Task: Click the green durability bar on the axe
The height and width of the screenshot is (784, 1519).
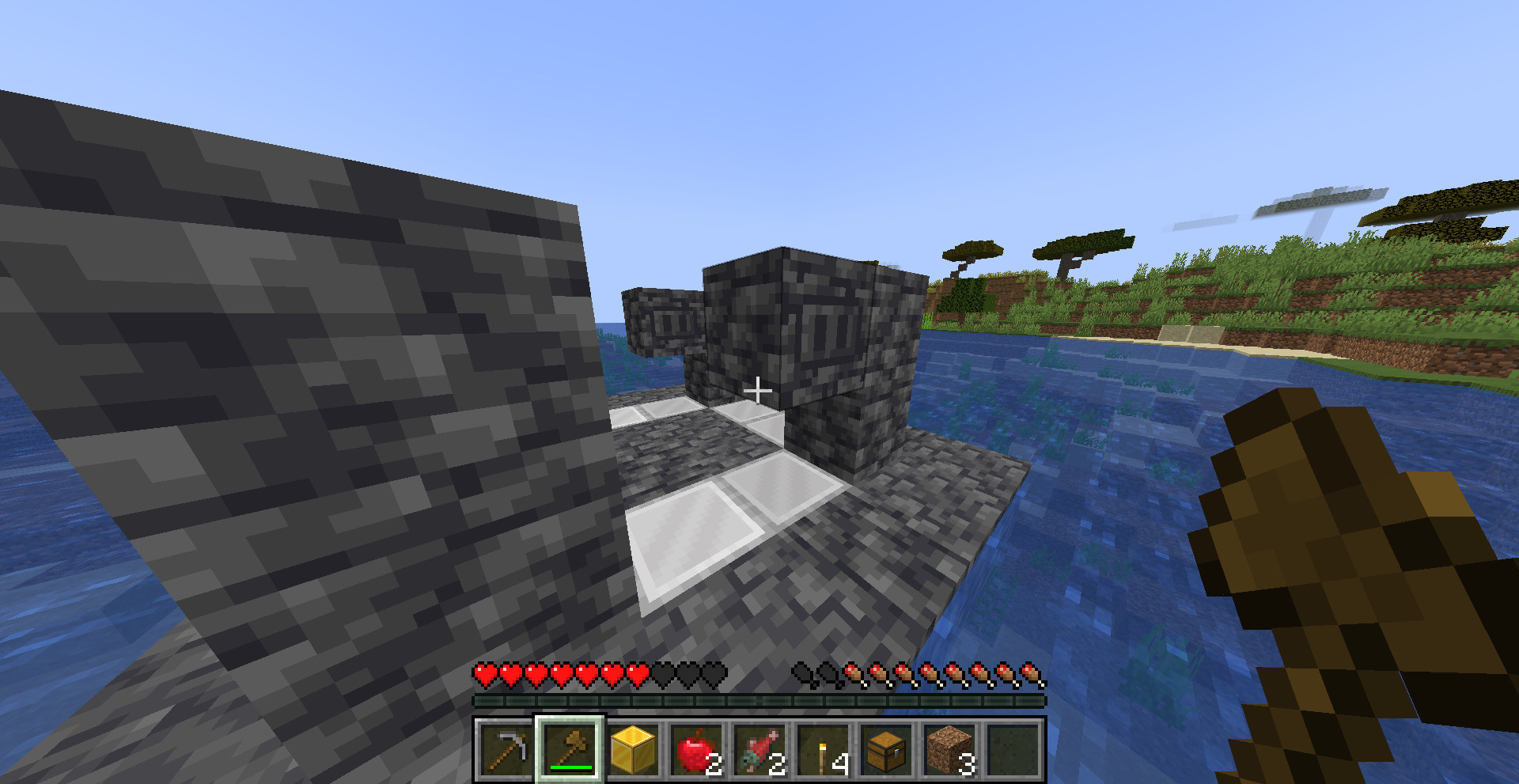Action: (x=569, y=767)
